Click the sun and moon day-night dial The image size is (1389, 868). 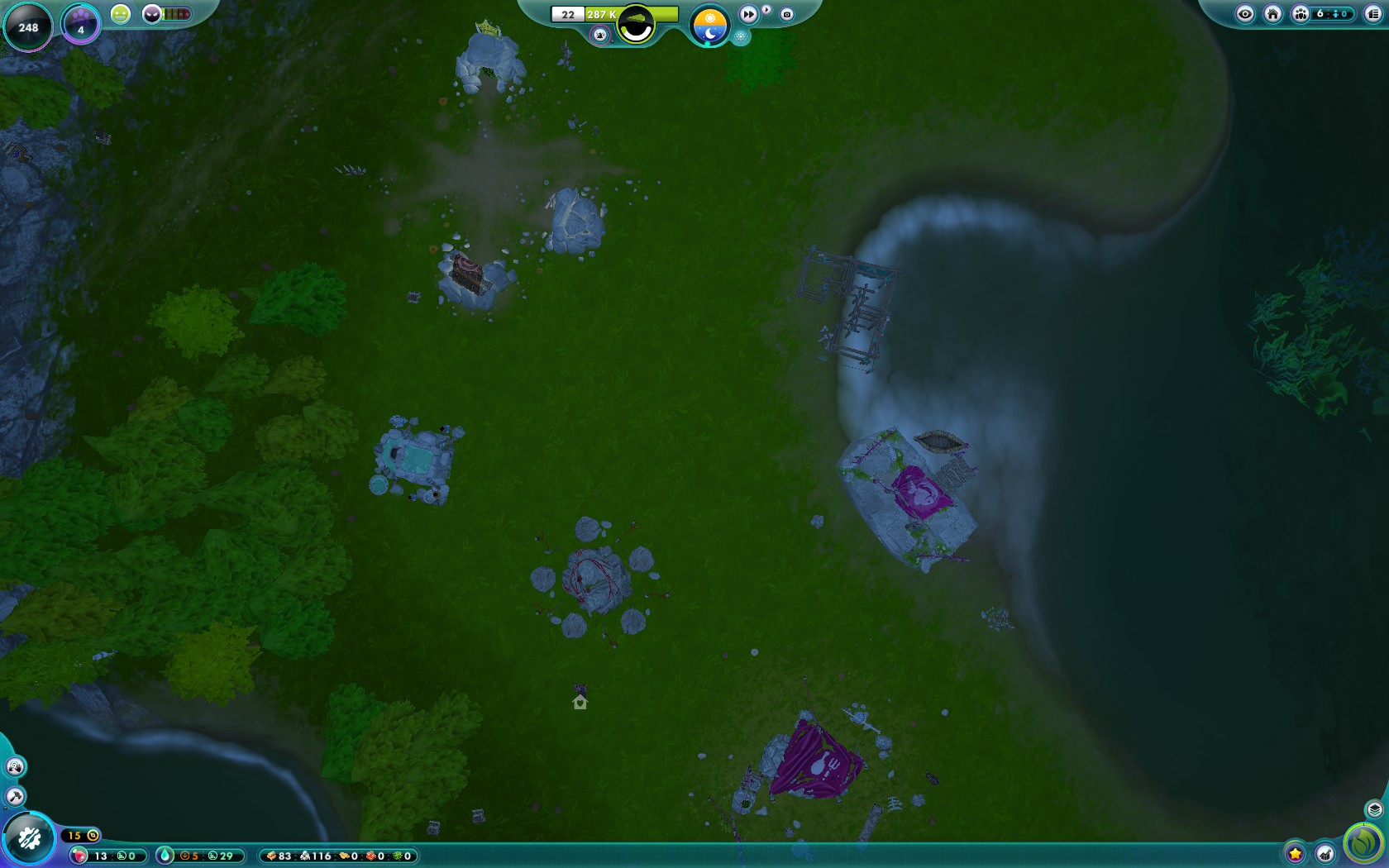709,25
